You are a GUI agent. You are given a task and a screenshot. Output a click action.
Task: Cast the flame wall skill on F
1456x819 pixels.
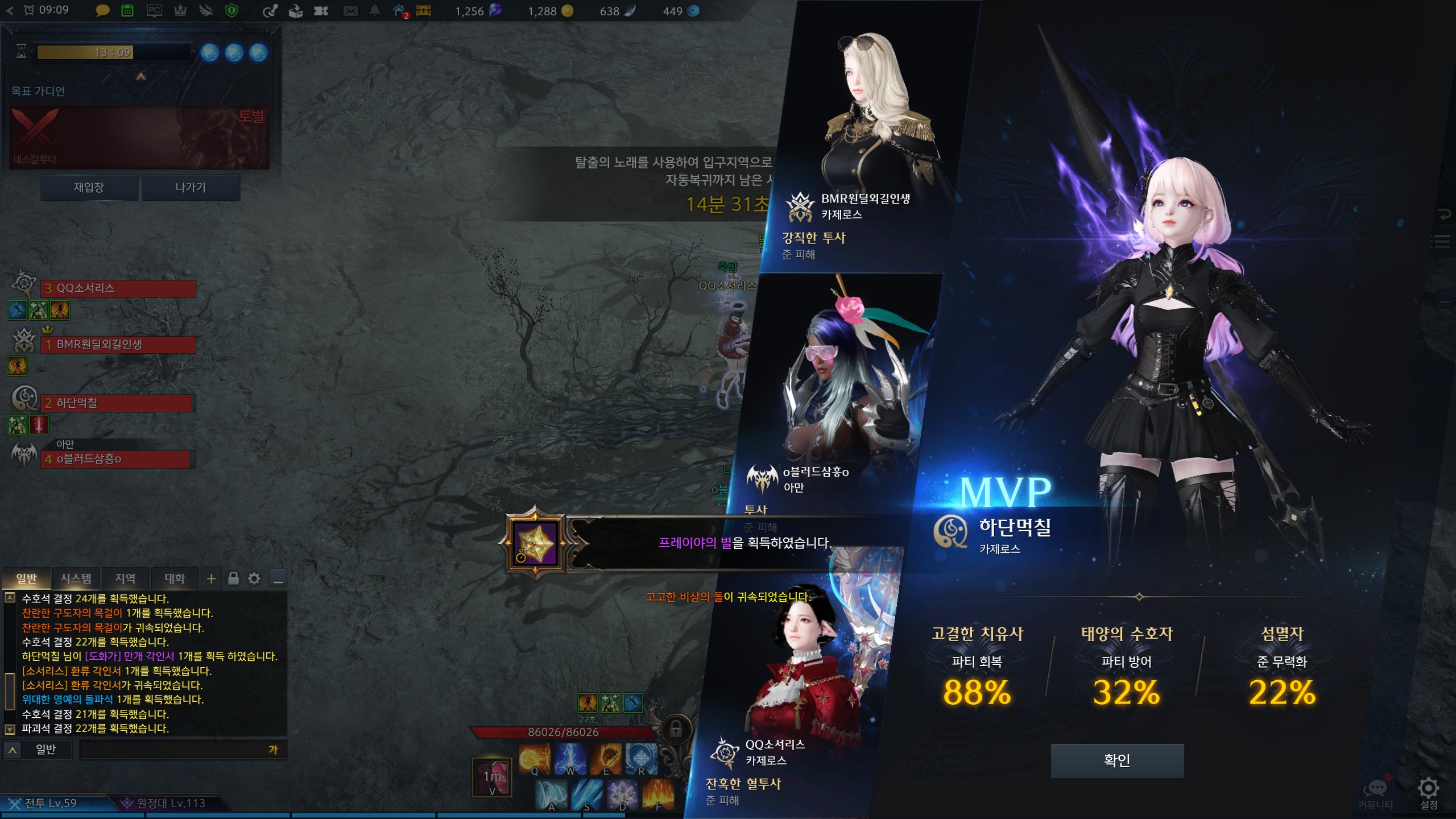(x=658, y=794)
